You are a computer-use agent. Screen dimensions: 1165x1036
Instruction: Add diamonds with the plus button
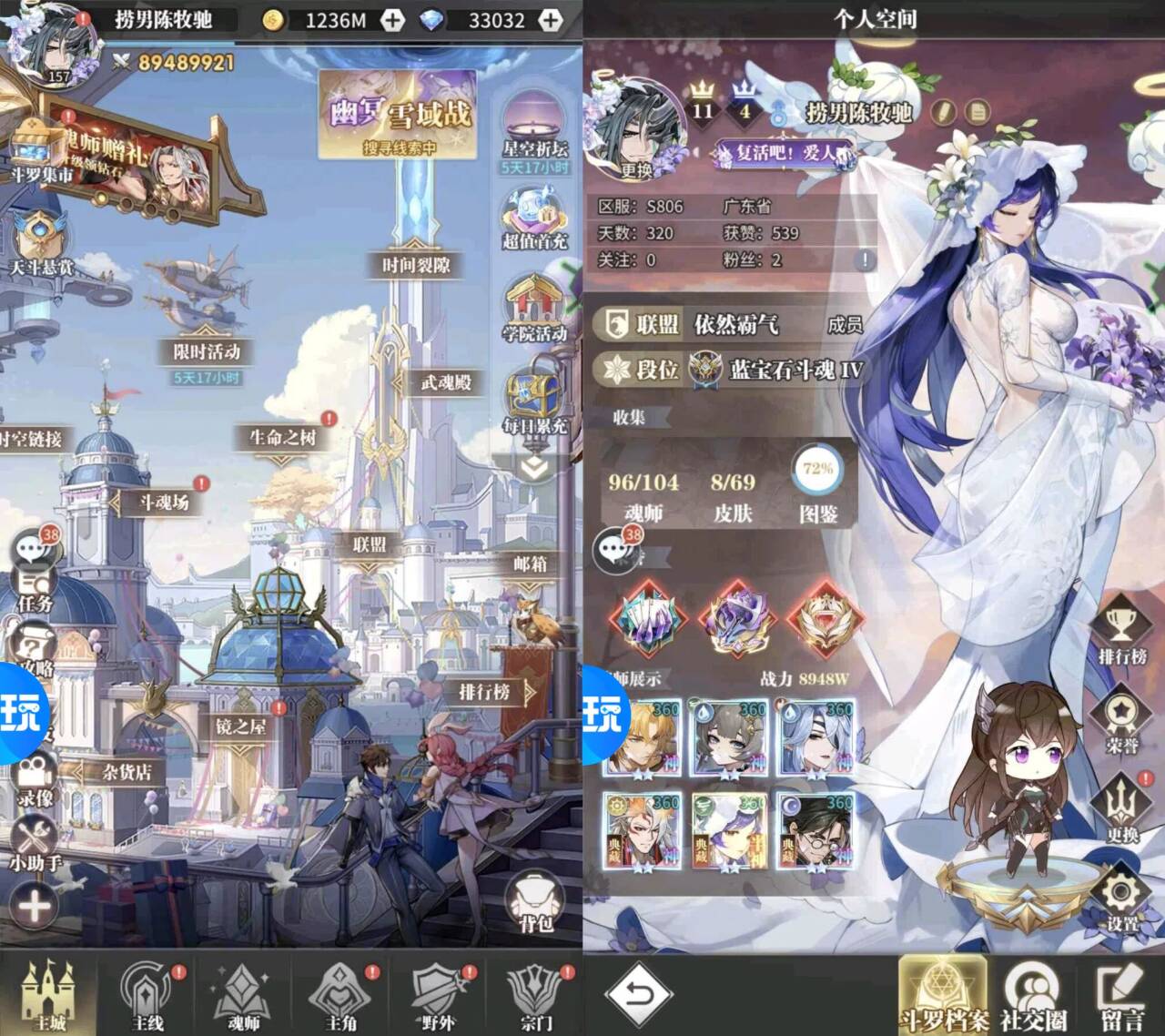[551, 20]
